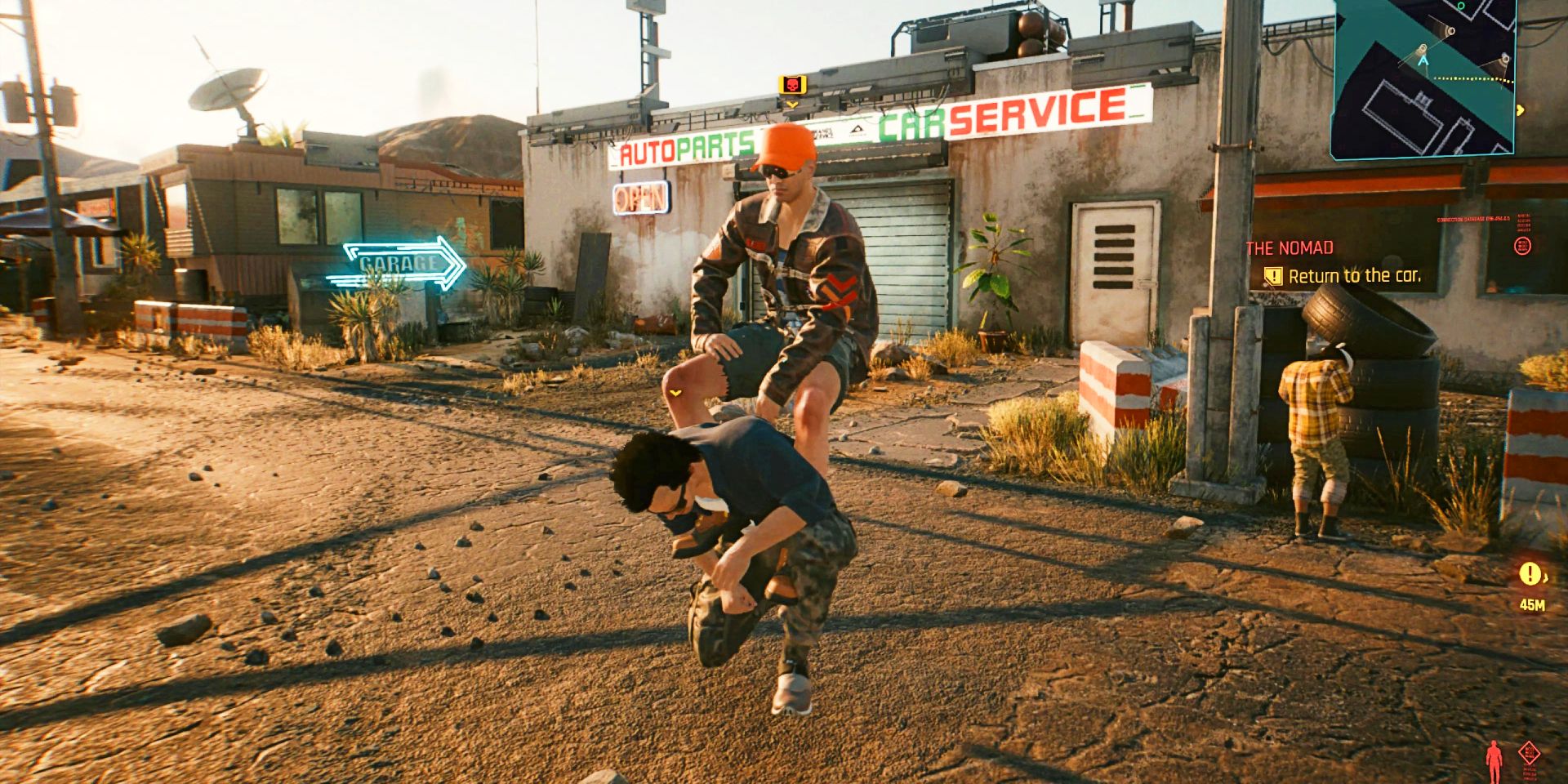
Task: Click the dotted route line on the minimap
Action: (x=1468, y=79)
